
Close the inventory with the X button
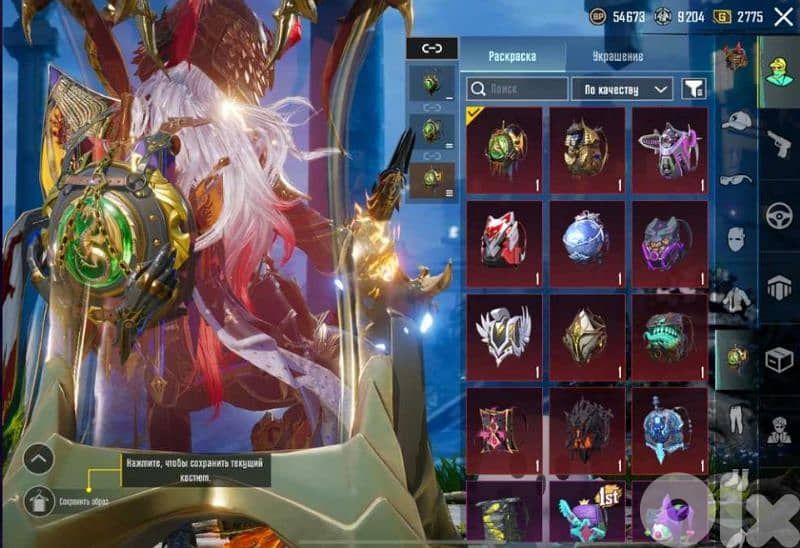782,17
